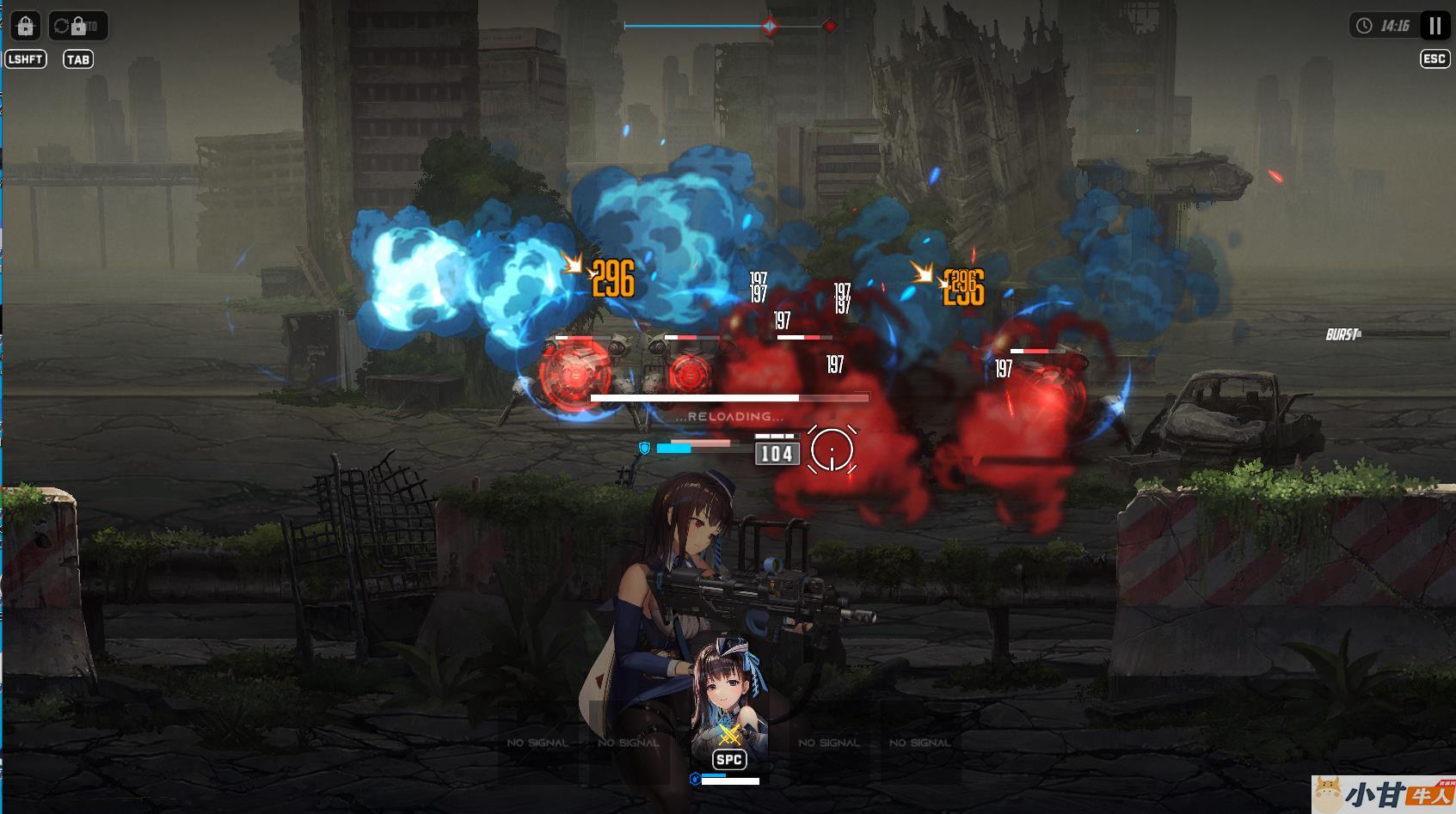Toggle the locked auto burst button
Viewport: 1456px width, 814px height.
pos(77,26)
